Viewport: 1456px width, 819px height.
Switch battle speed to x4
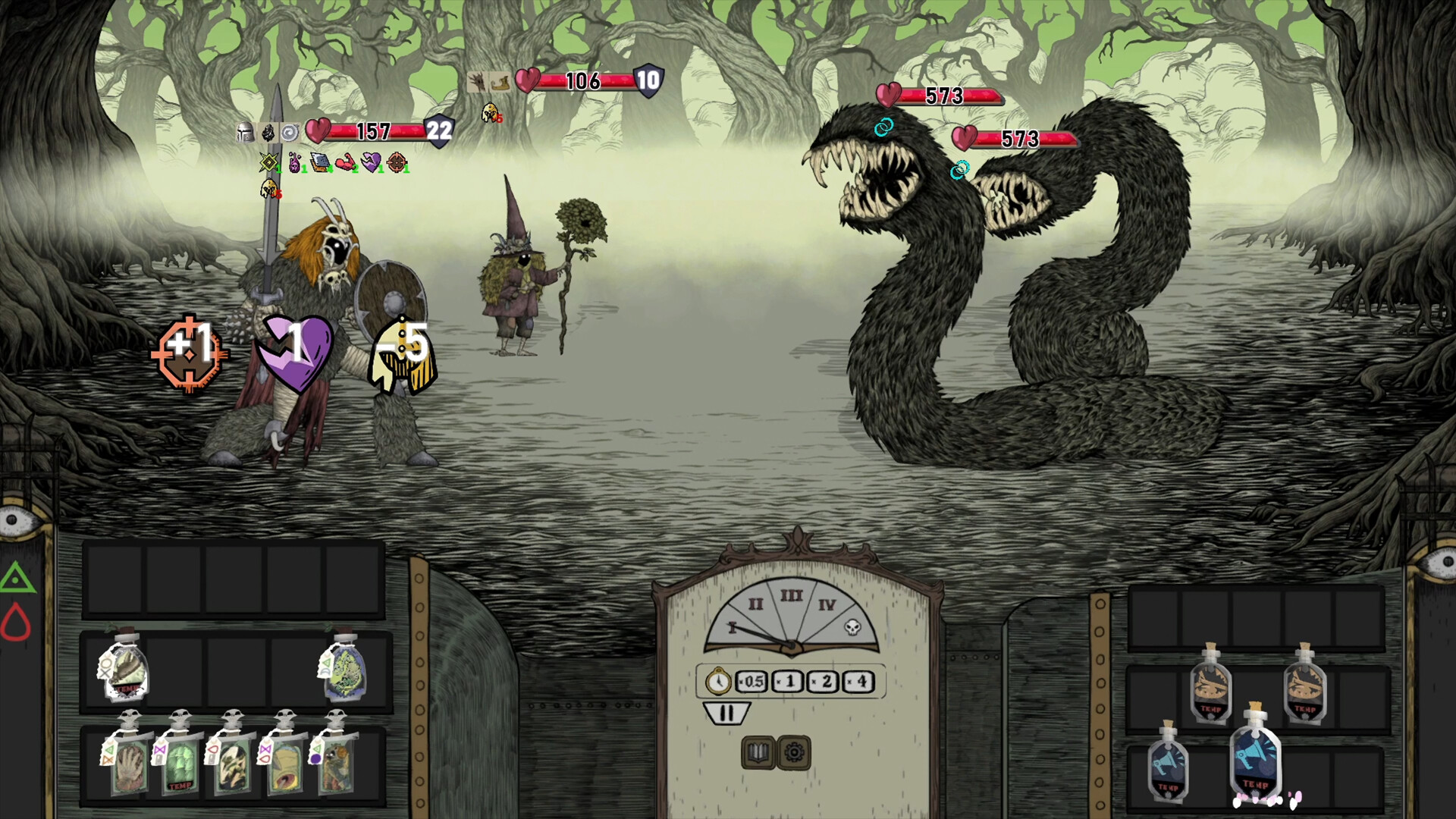click(x=859, y=682)
